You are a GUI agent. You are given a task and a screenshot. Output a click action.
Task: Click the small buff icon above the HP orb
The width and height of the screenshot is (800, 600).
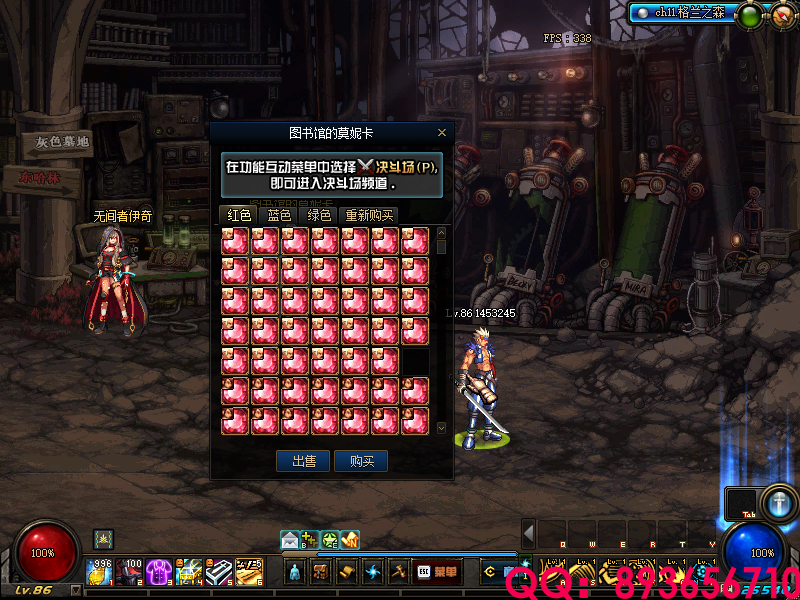coord(102,539)
